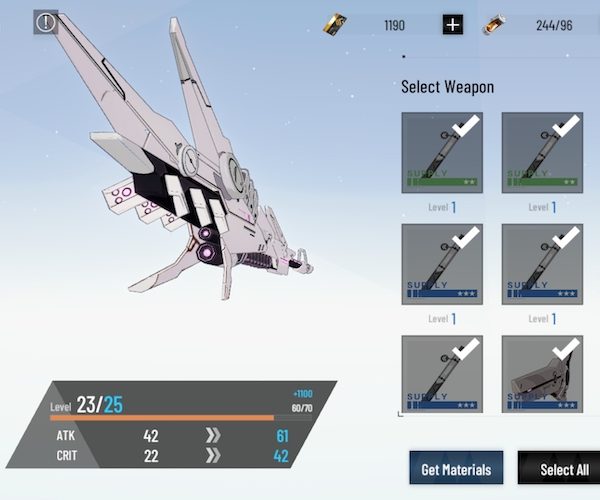This screenshot has width=600, height=500.
Task: Open the exclamation mark info icon
Action: point(46,22)
